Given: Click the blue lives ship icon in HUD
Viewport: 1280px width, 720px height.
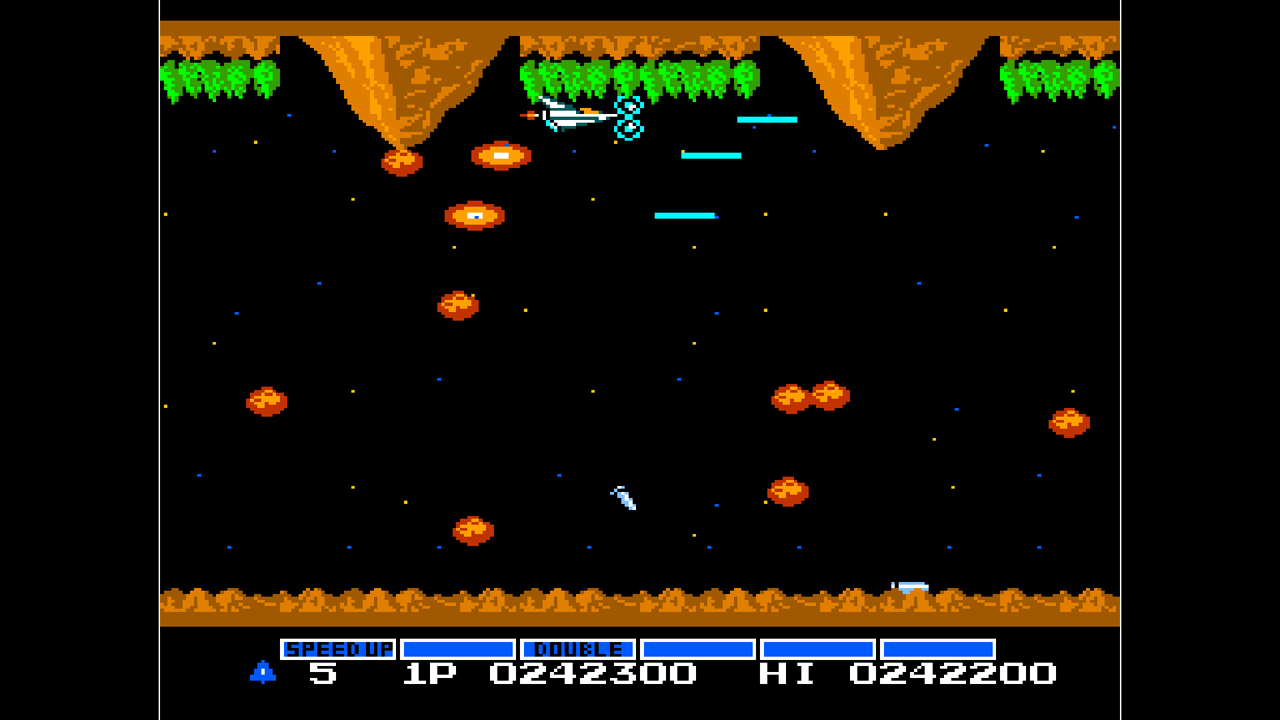Looking at the screenshot, I should tap(262, 673).
